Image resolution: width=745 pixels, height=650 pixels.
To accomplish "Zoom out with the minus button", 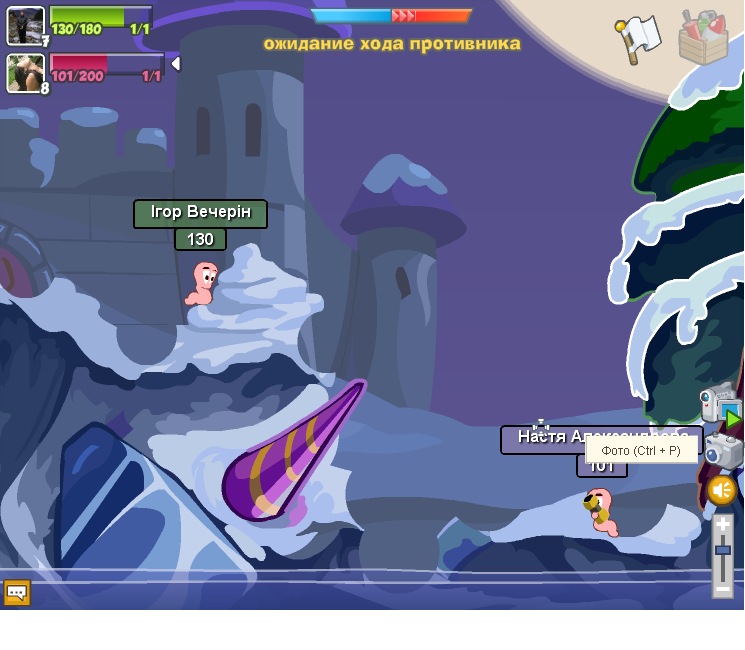I will [722, 589].
